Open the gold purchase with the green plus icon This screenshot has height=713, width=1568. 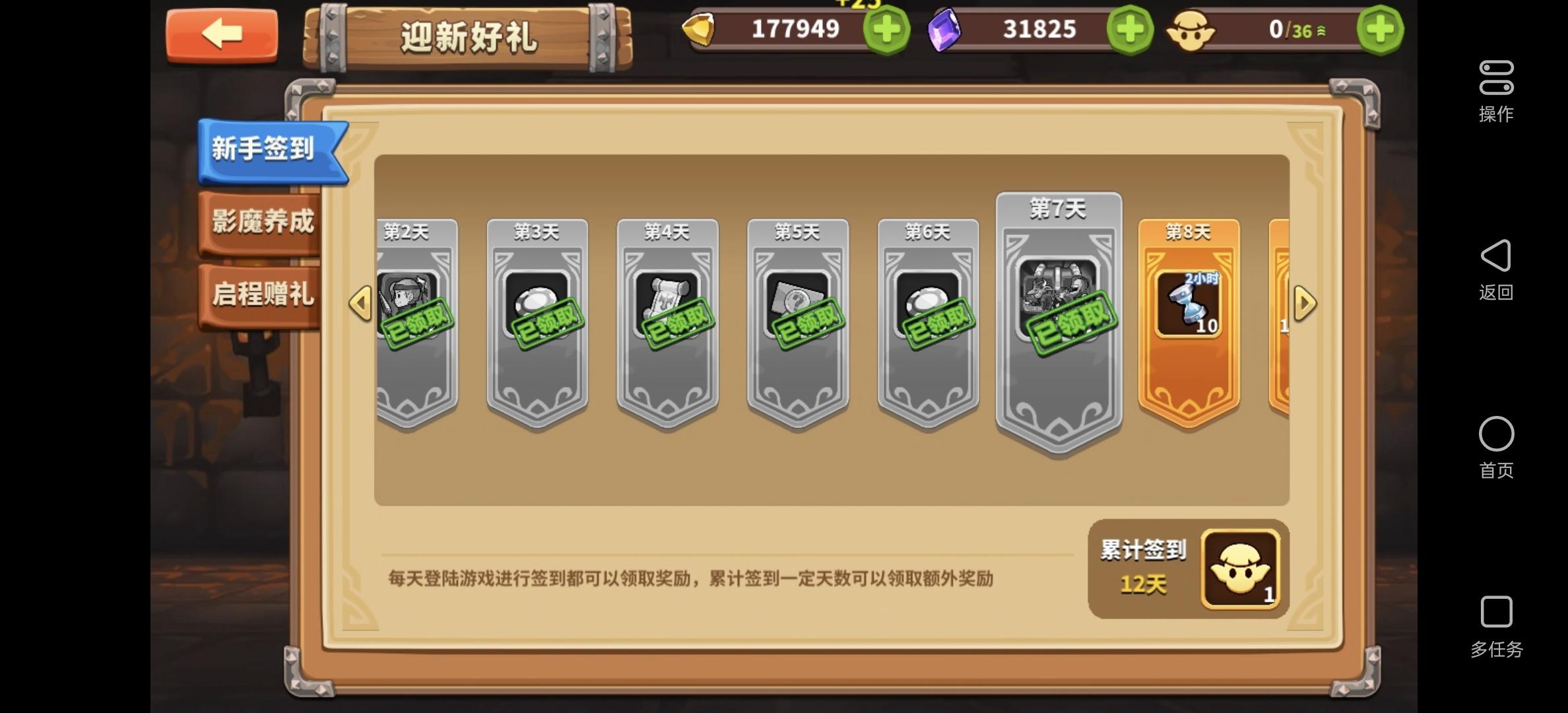tap(886, 29)
